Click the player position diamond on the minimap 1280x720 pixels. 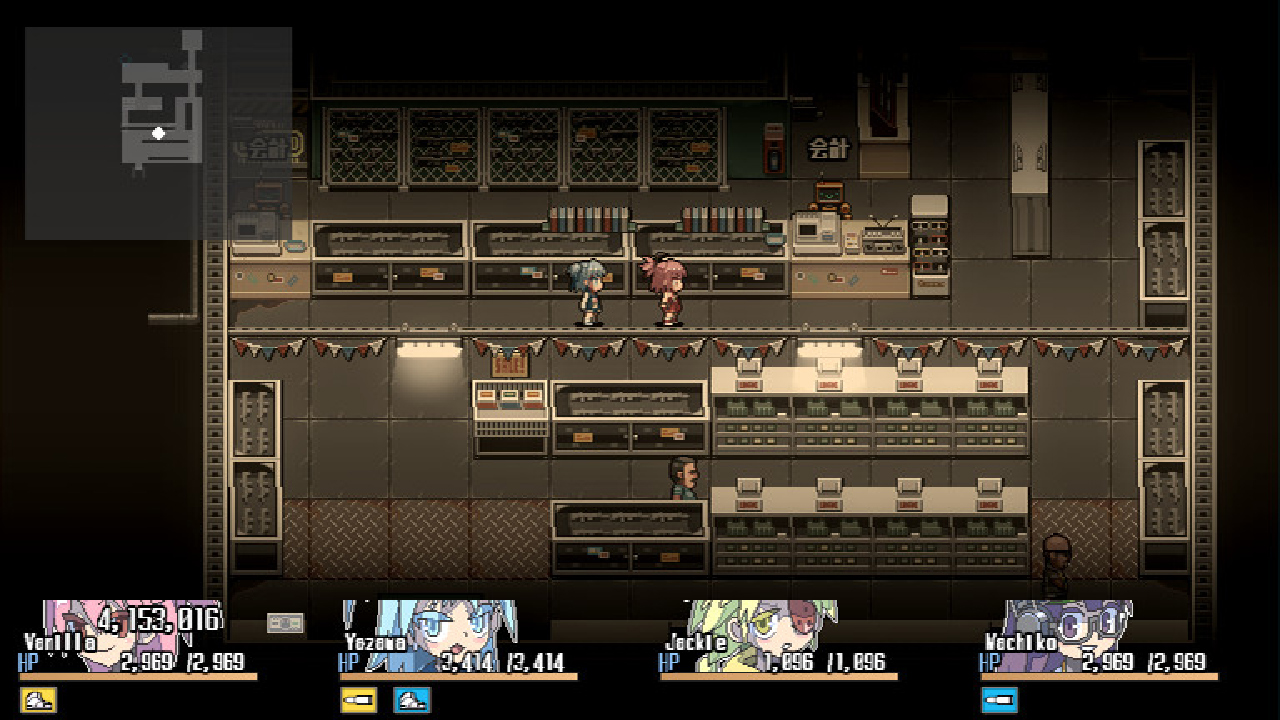coord(156,131)
